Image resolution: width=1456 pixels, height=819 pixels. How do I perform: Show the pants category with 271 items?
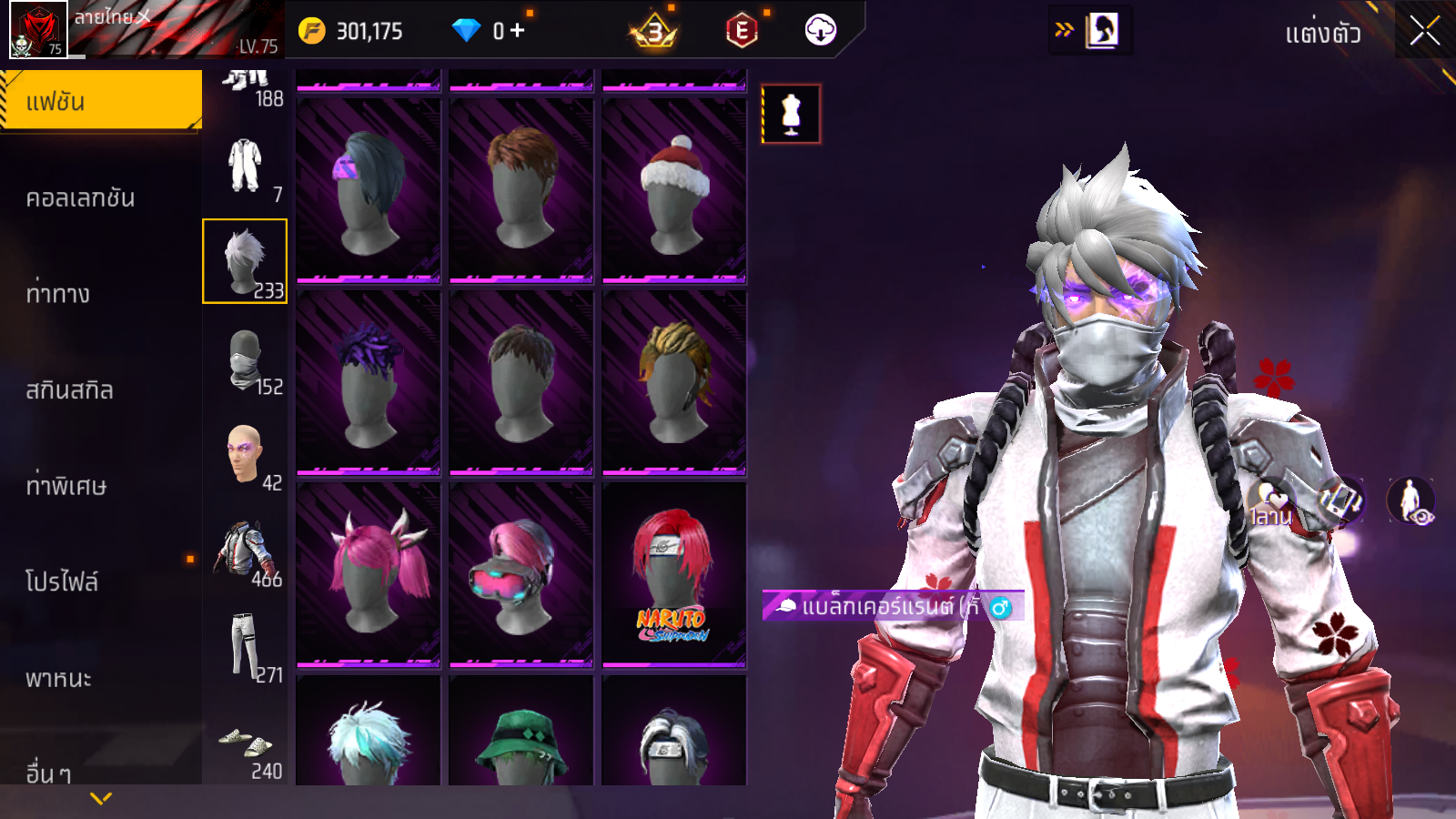245,646
